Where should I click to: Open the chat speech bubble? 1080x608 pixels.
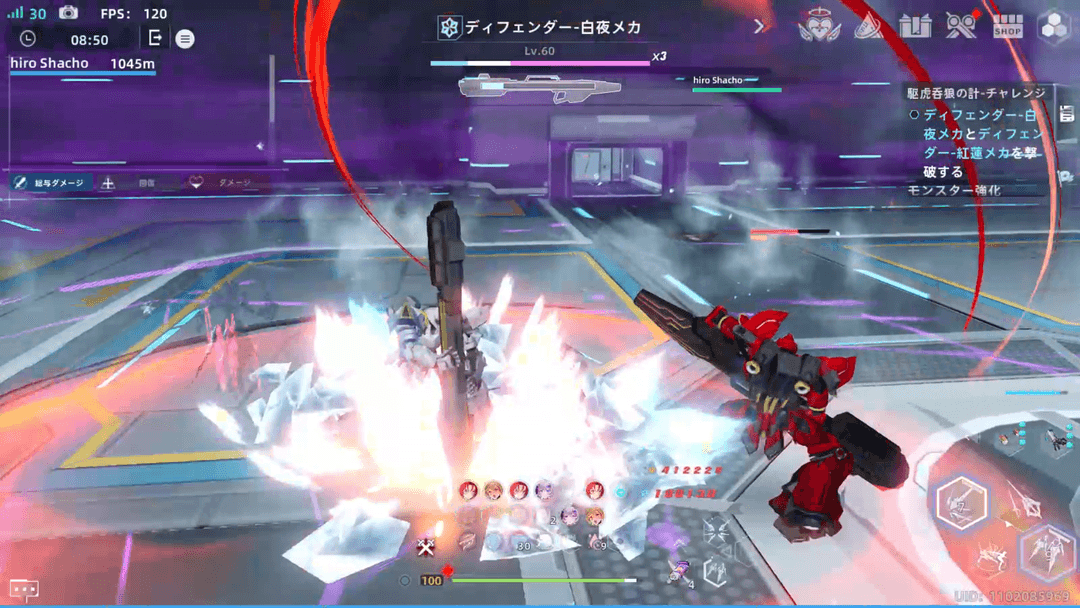click(24, 590)
